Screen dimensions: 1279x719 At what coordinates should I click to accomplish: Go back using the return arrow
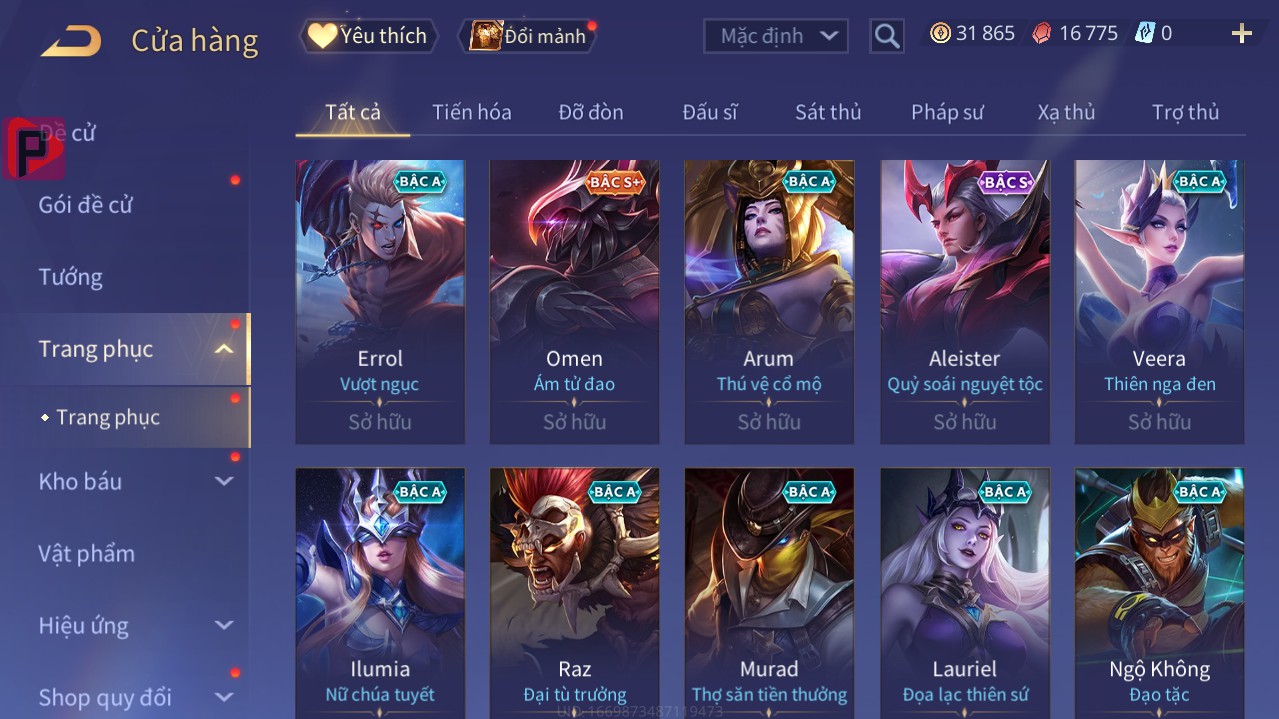tap(71, 41)
